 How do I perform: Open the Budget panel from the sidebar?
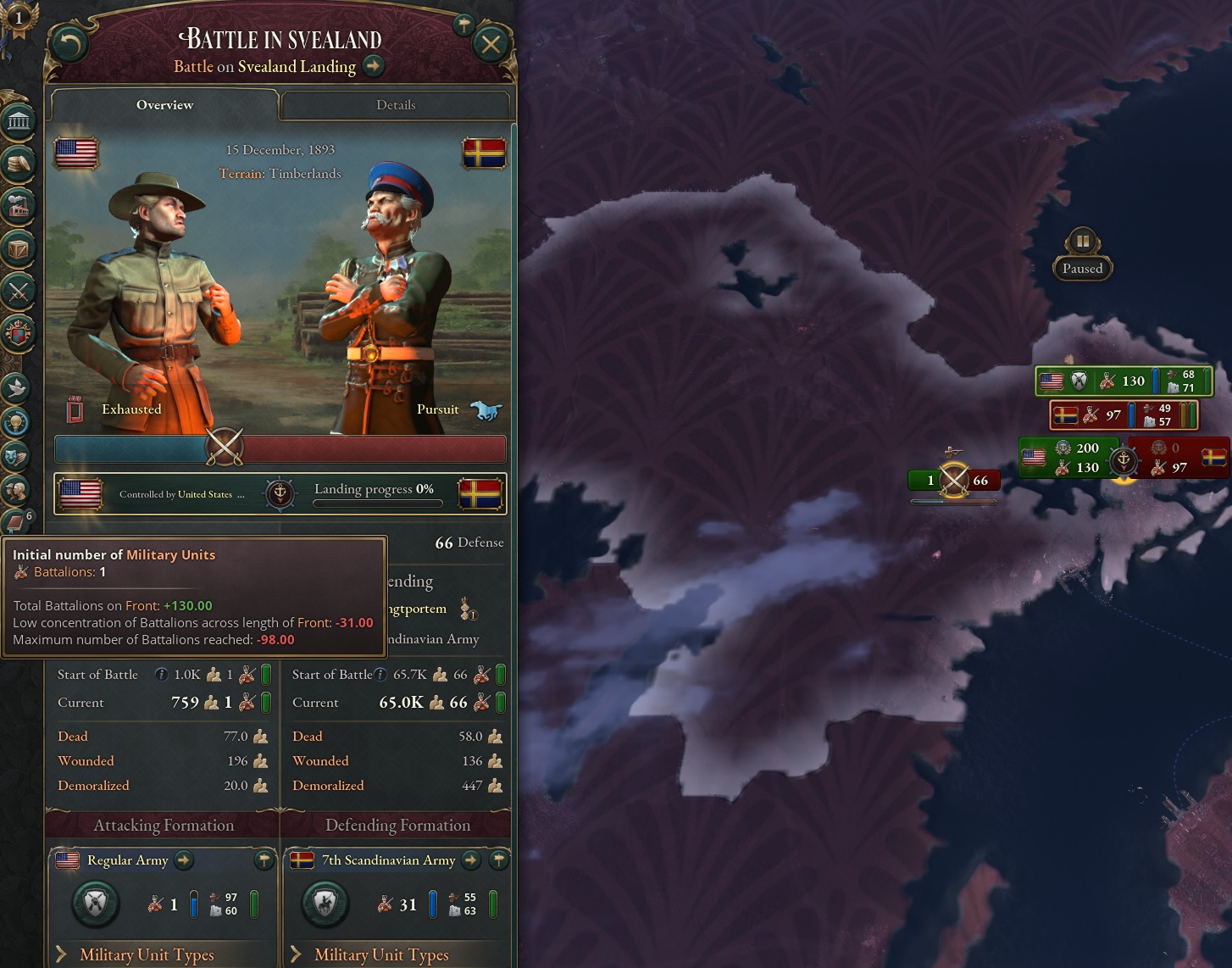click(x=19, y=165)
